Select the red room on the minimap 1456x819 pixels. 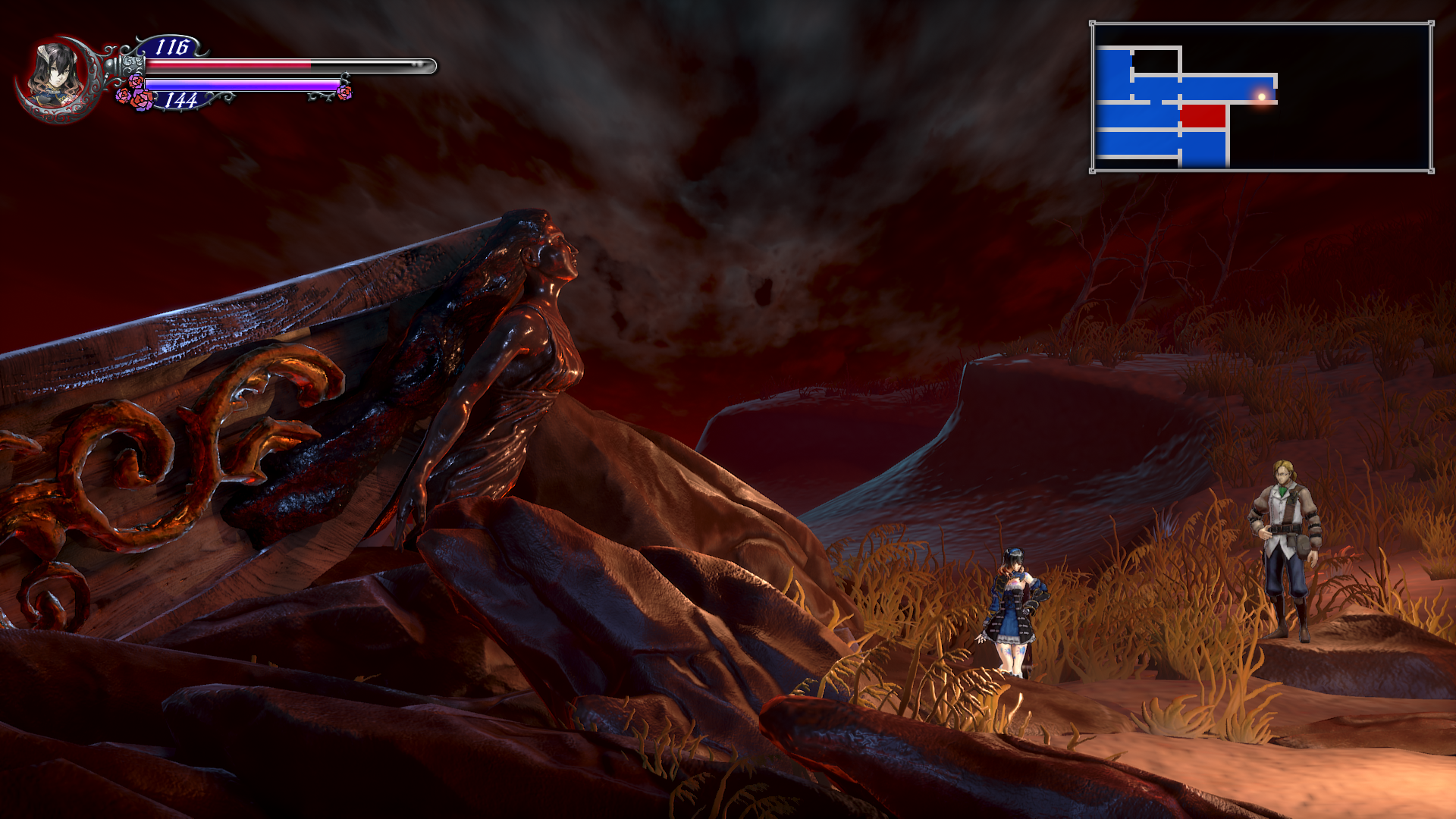tap(1203, 116)
